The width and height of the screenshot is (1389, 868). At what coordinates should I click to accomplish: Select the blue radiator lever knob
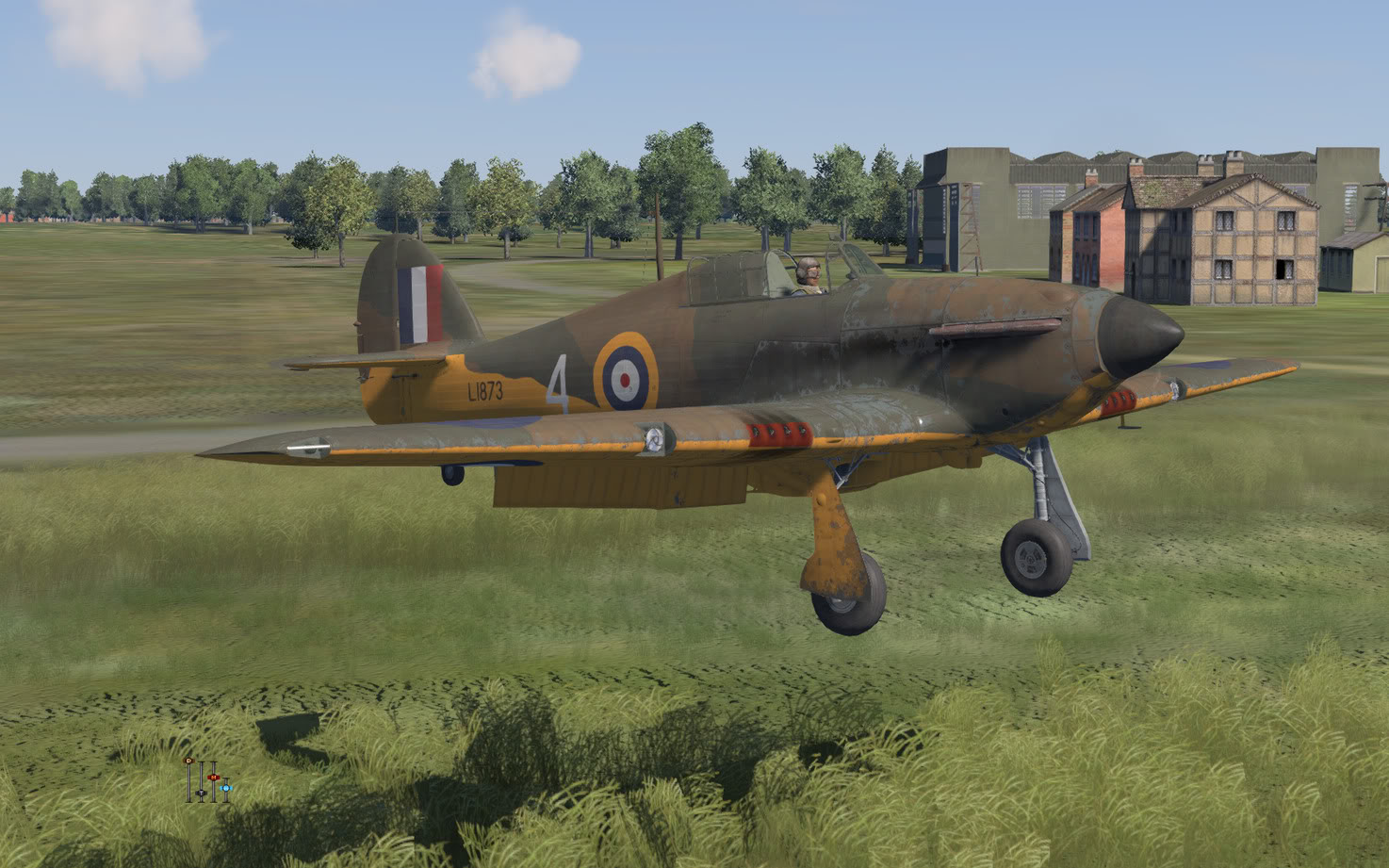(226, 787)
